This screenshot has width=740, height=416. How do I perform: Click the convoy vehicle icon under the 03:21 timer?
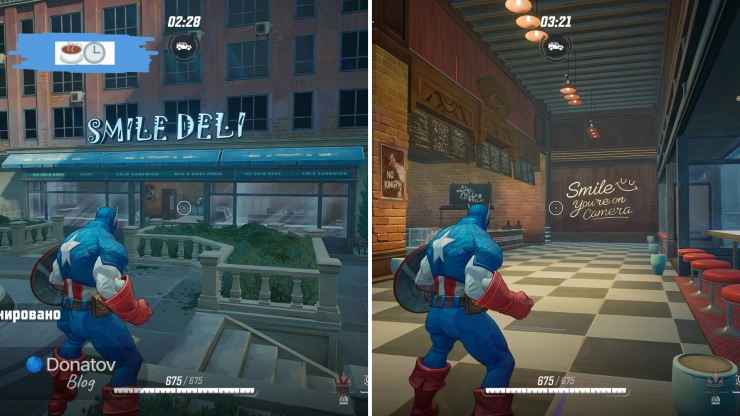(x=555, y=45)
